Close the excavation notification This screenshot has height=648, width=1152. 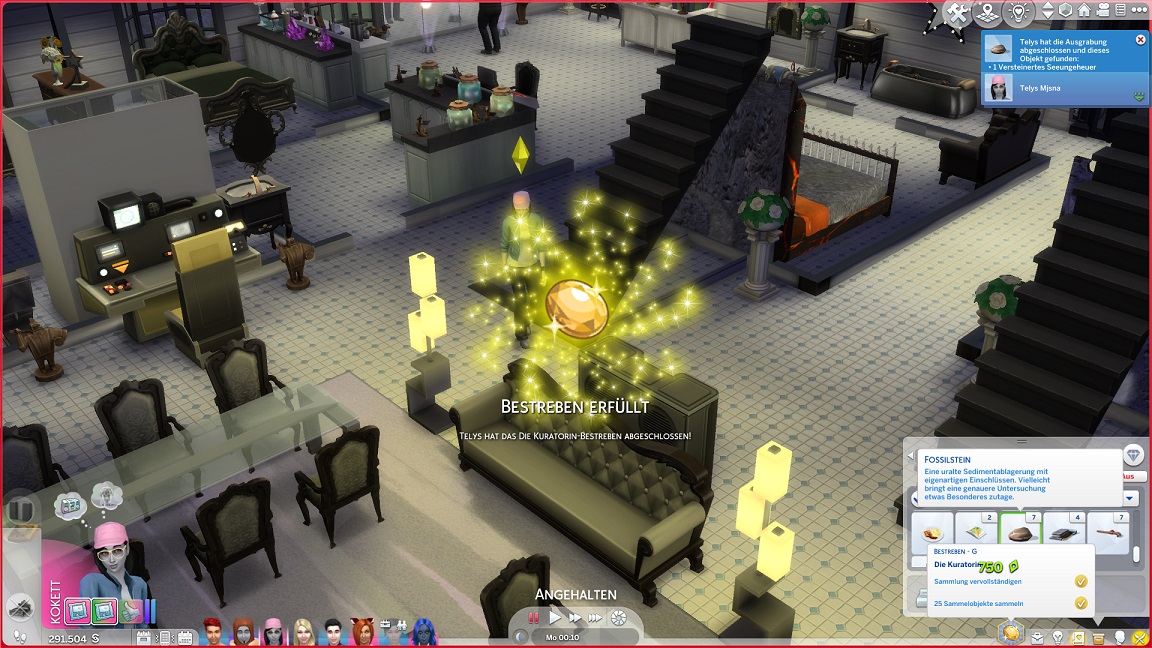pyautogui.click(x=1141, y=40)
